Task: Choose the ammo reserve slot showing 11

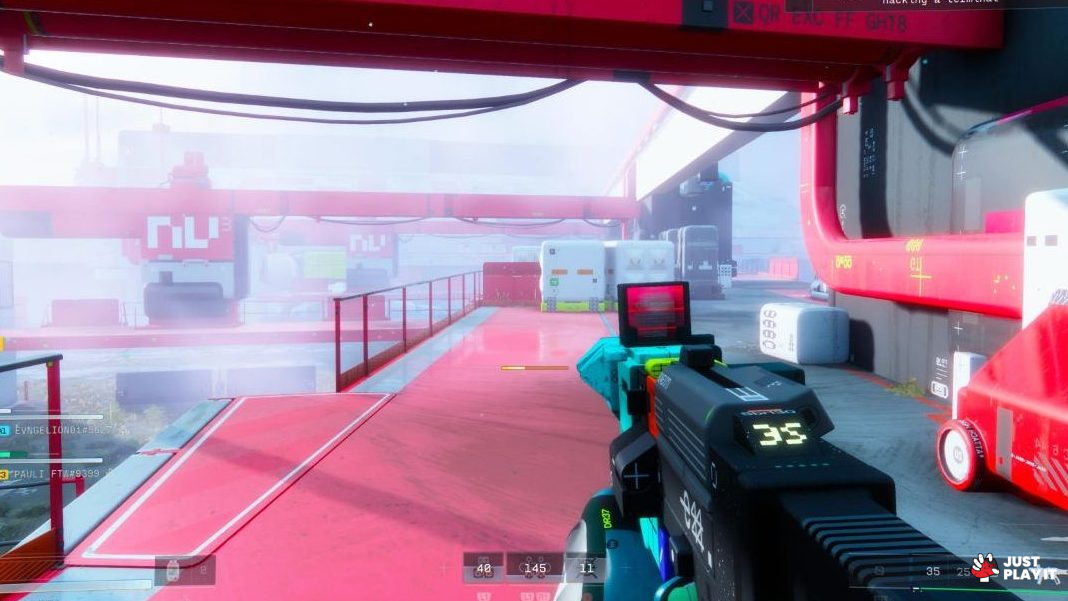Action: pyautogui.click(x=586, y=569)
